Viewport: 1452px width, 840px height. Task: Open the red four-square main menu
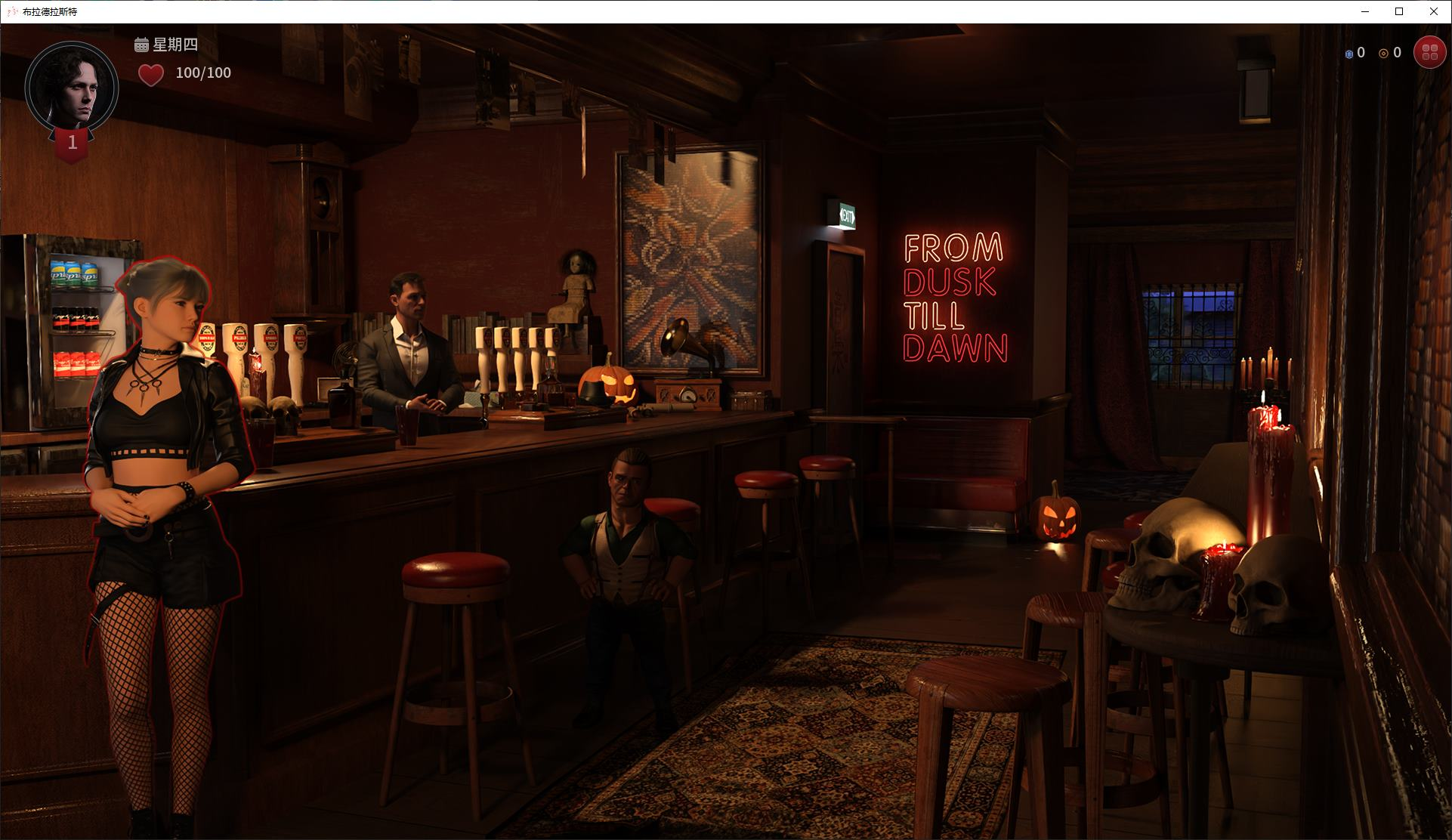1429,52
